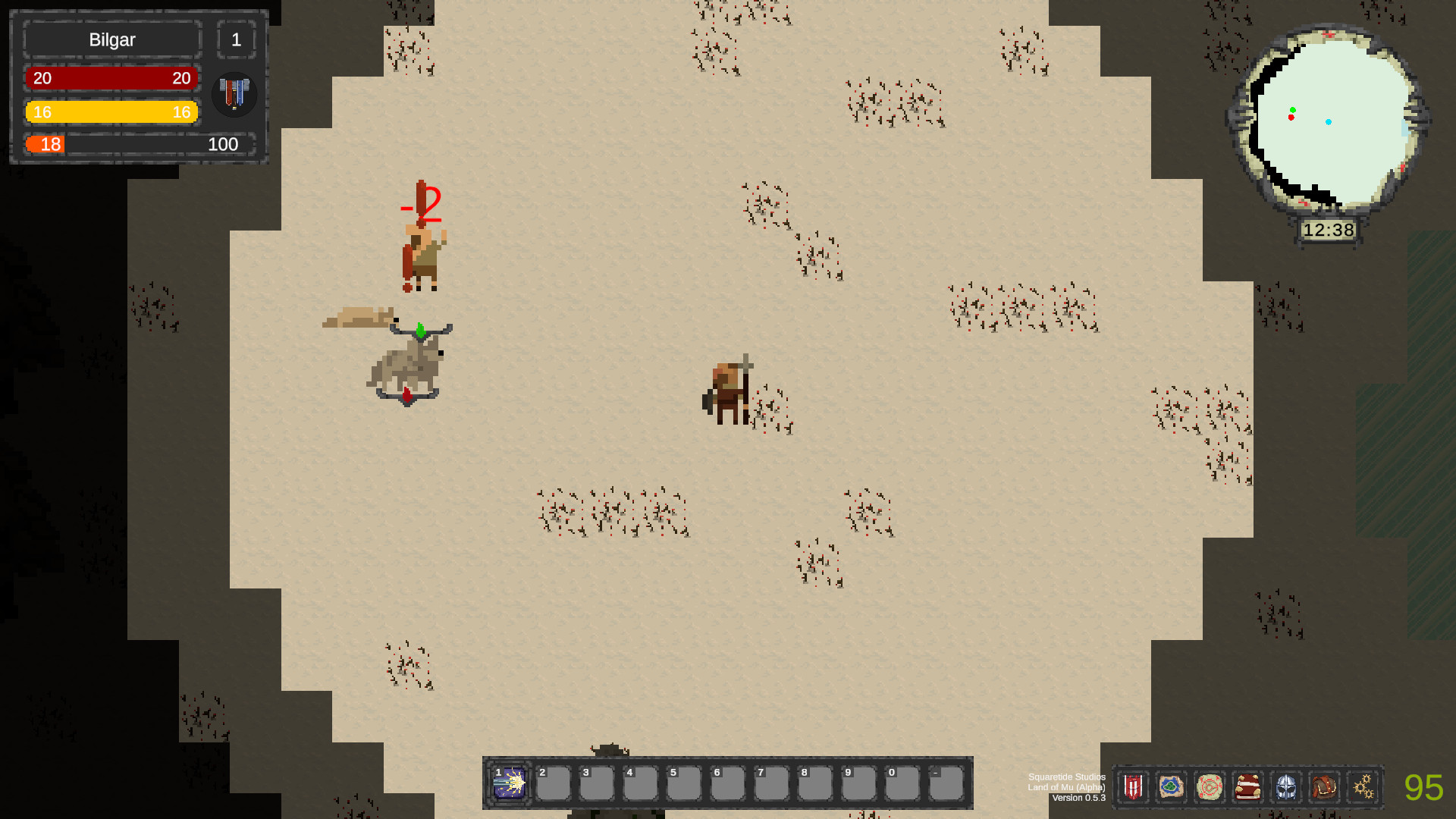1456x819 pixels.
Task: Click the yellow stamina bar showing 16/16
Action: pos(111,111)
